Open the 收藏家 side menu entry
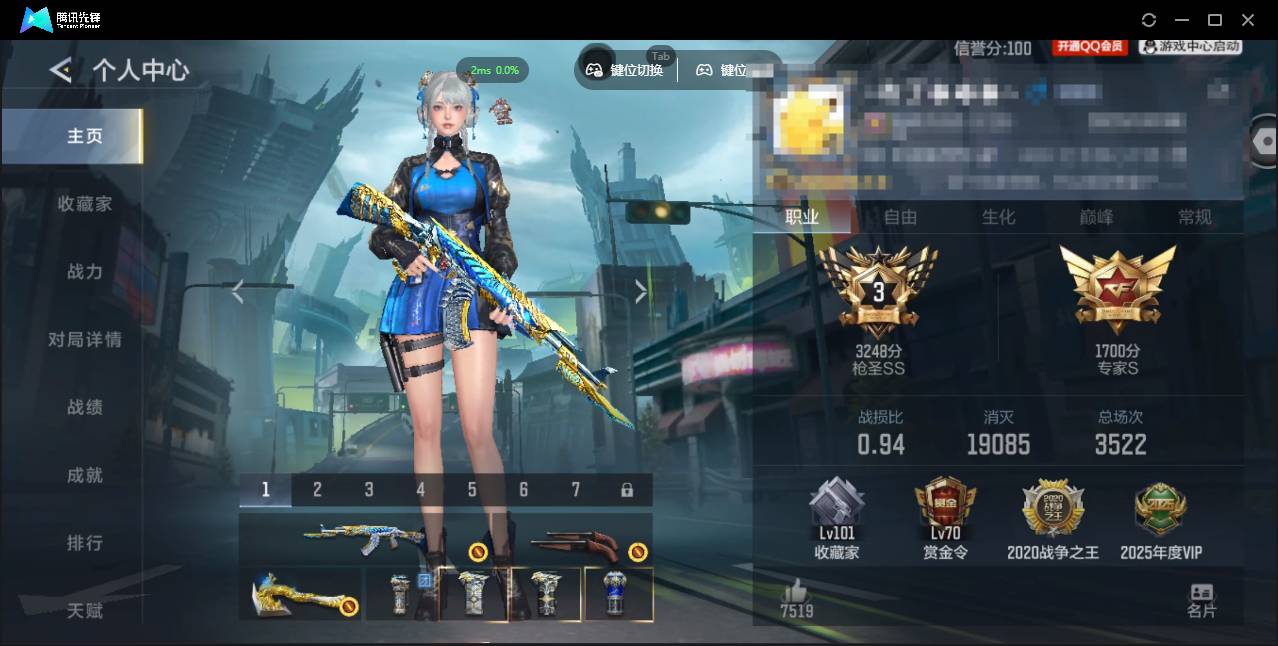 click(x=85, y=204)
